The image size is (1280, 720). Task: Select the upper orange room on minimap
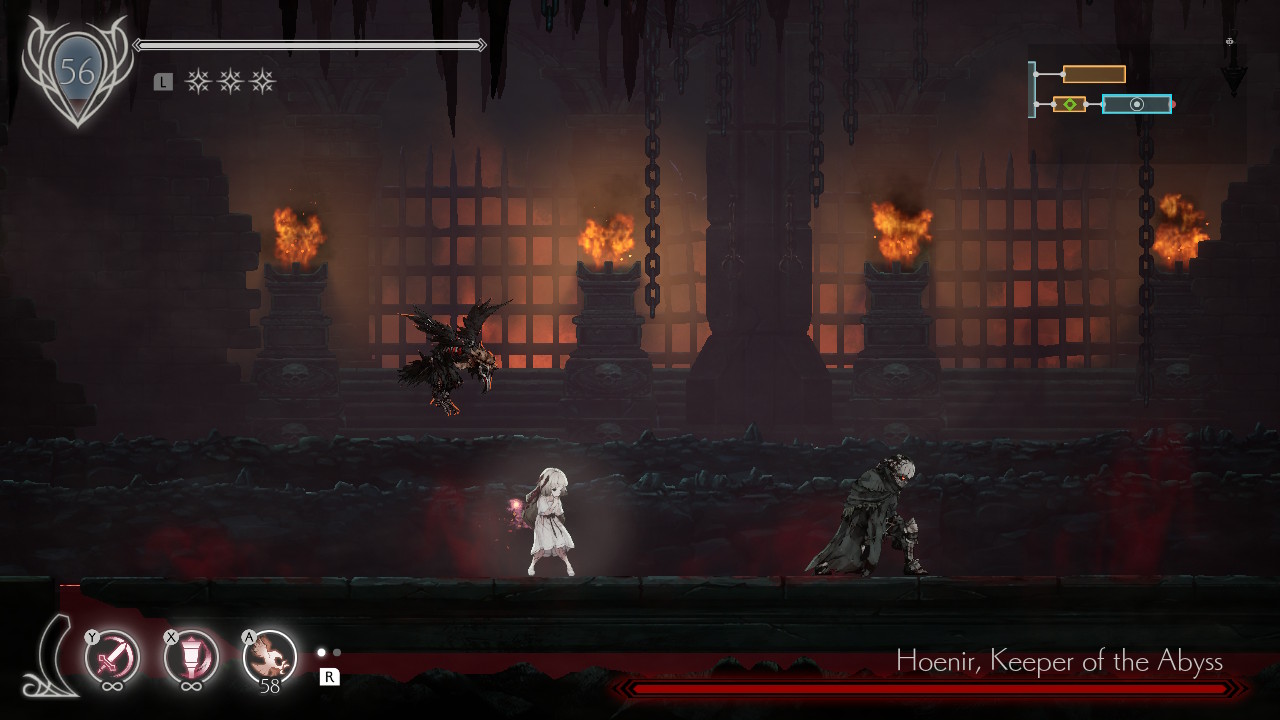[x=1094, y=74]
